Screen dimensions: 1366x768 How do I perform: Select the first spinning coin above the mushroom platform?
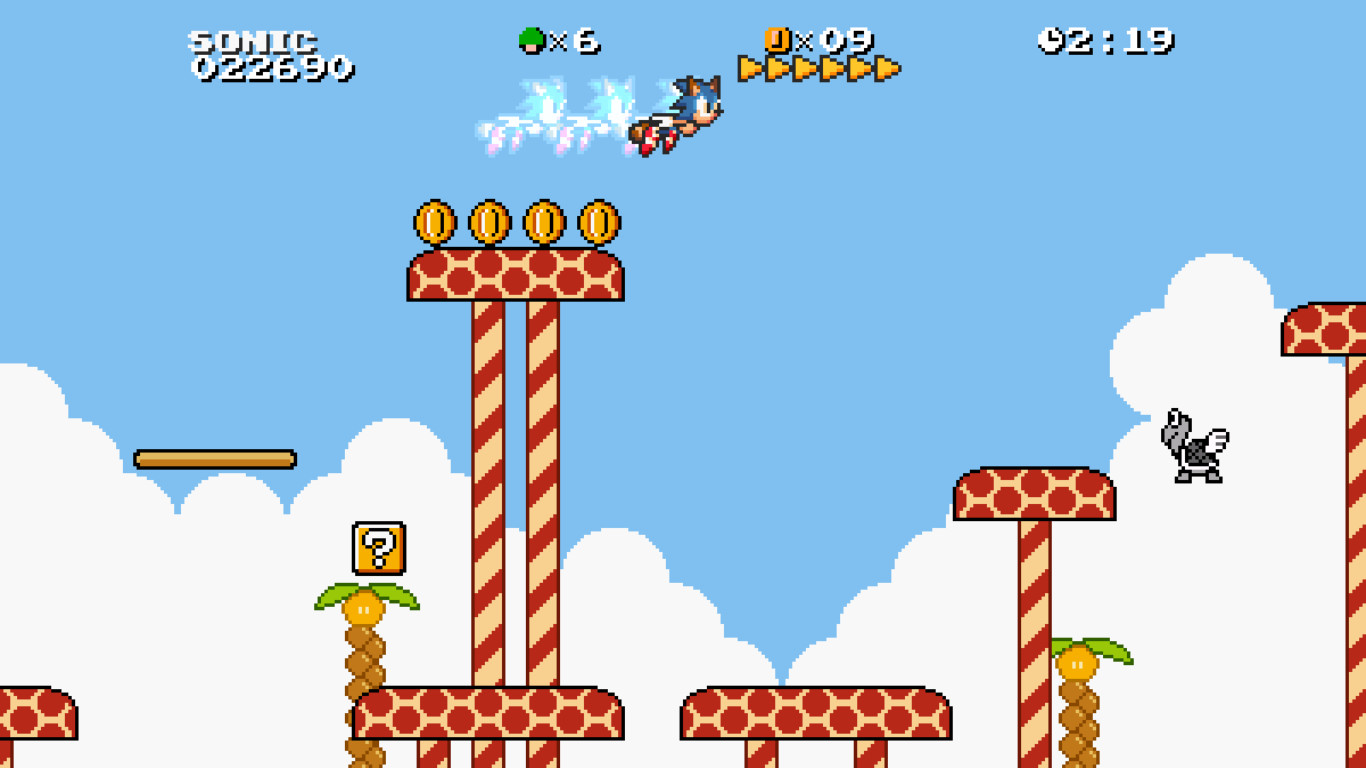436,222
